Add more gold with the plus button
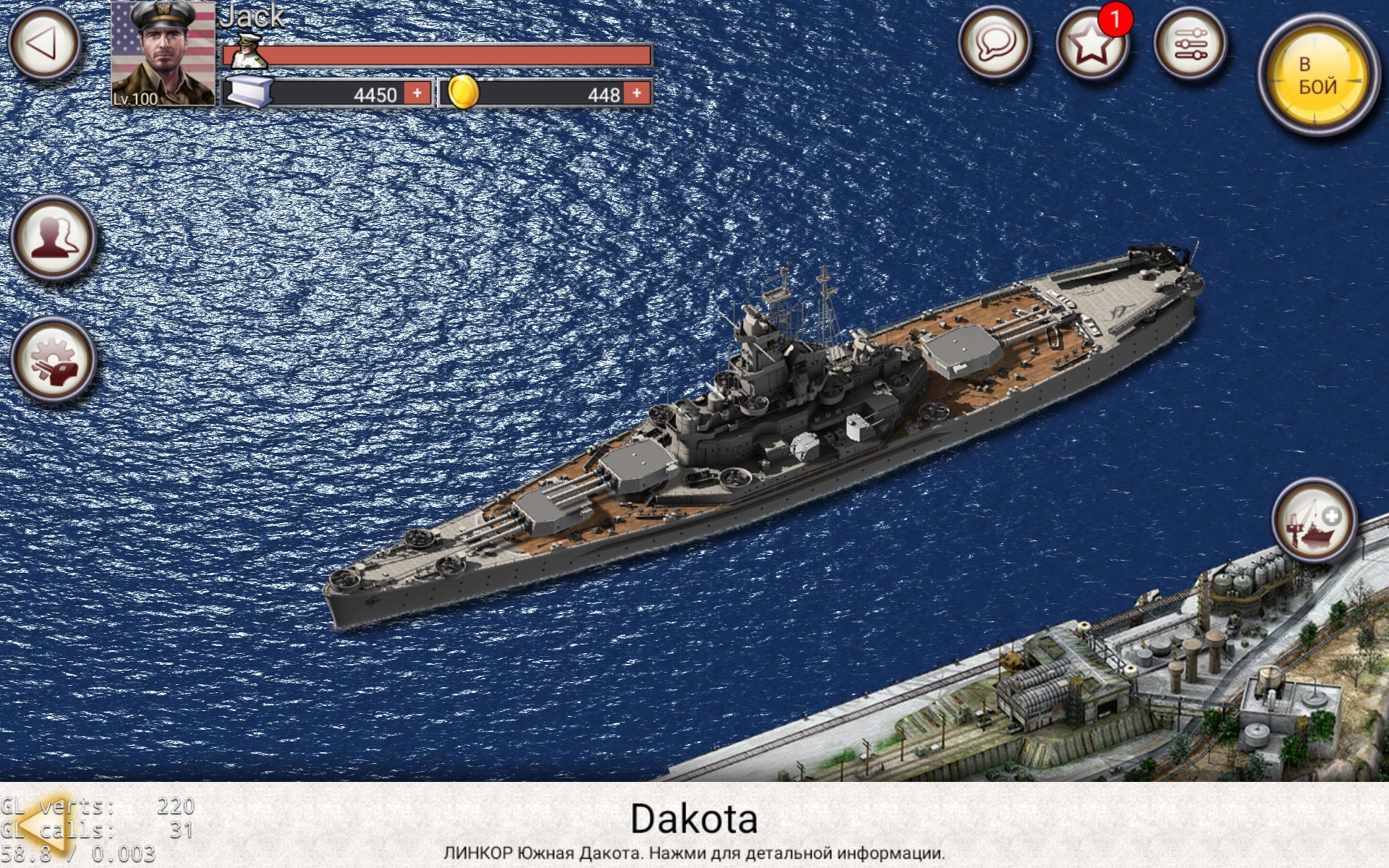 coord(637,93)
